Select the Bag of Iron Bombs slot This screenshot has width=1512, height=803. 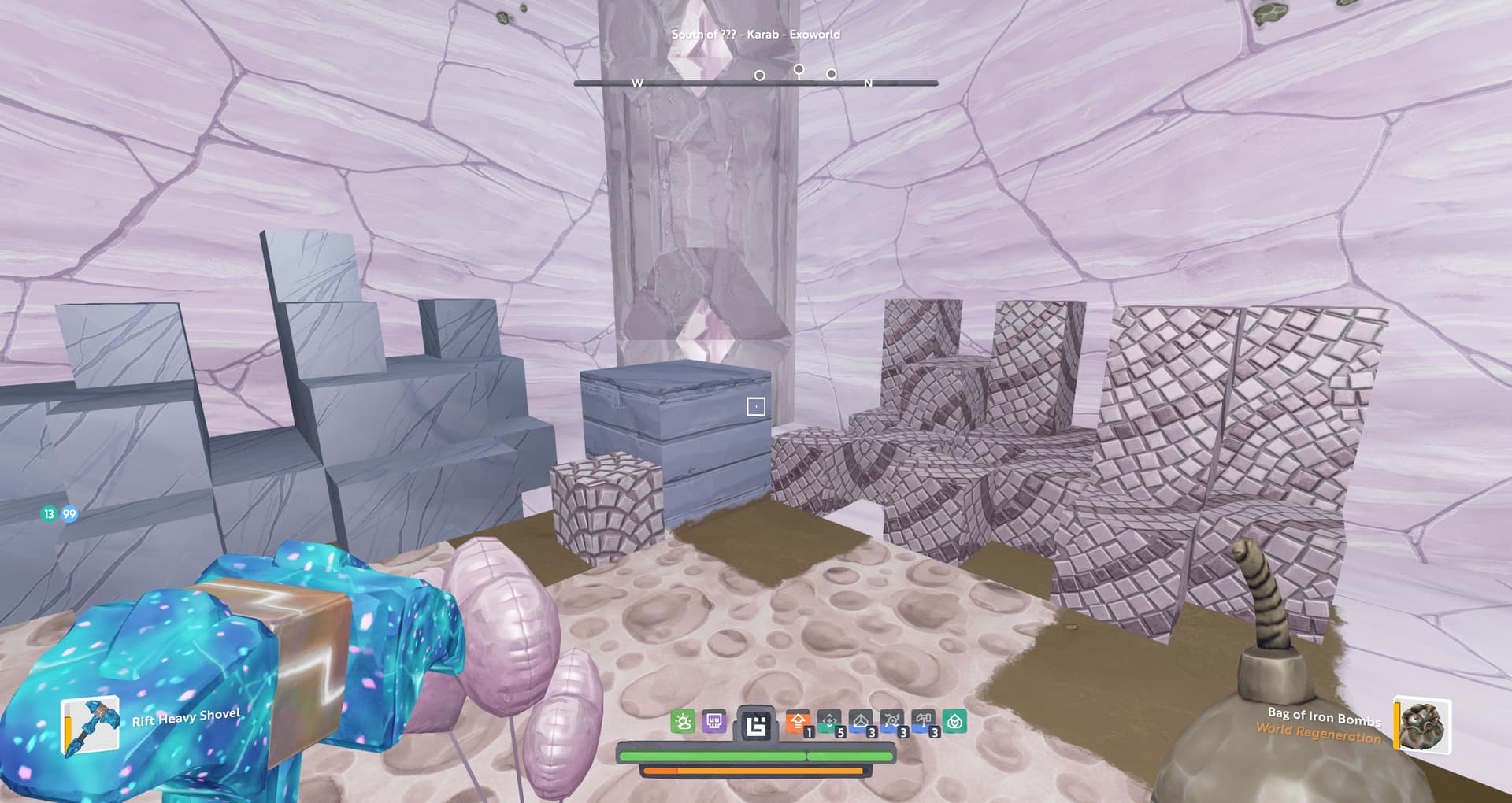[x=1422, y=725]
